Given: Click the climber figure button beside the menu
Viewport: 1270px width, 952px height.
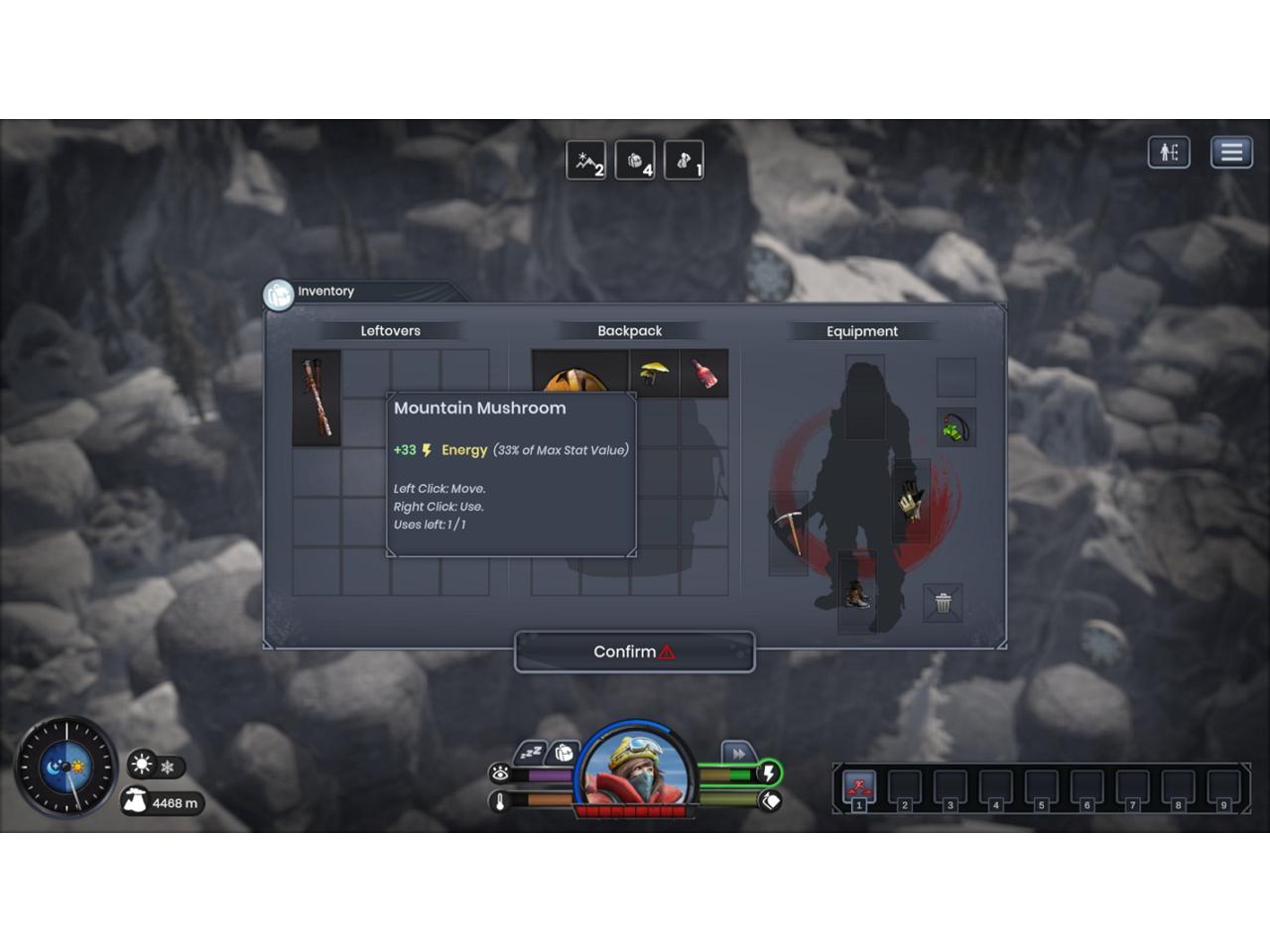Looking at the screenshot, I should pyautogui.click(x=1169, y=152).
